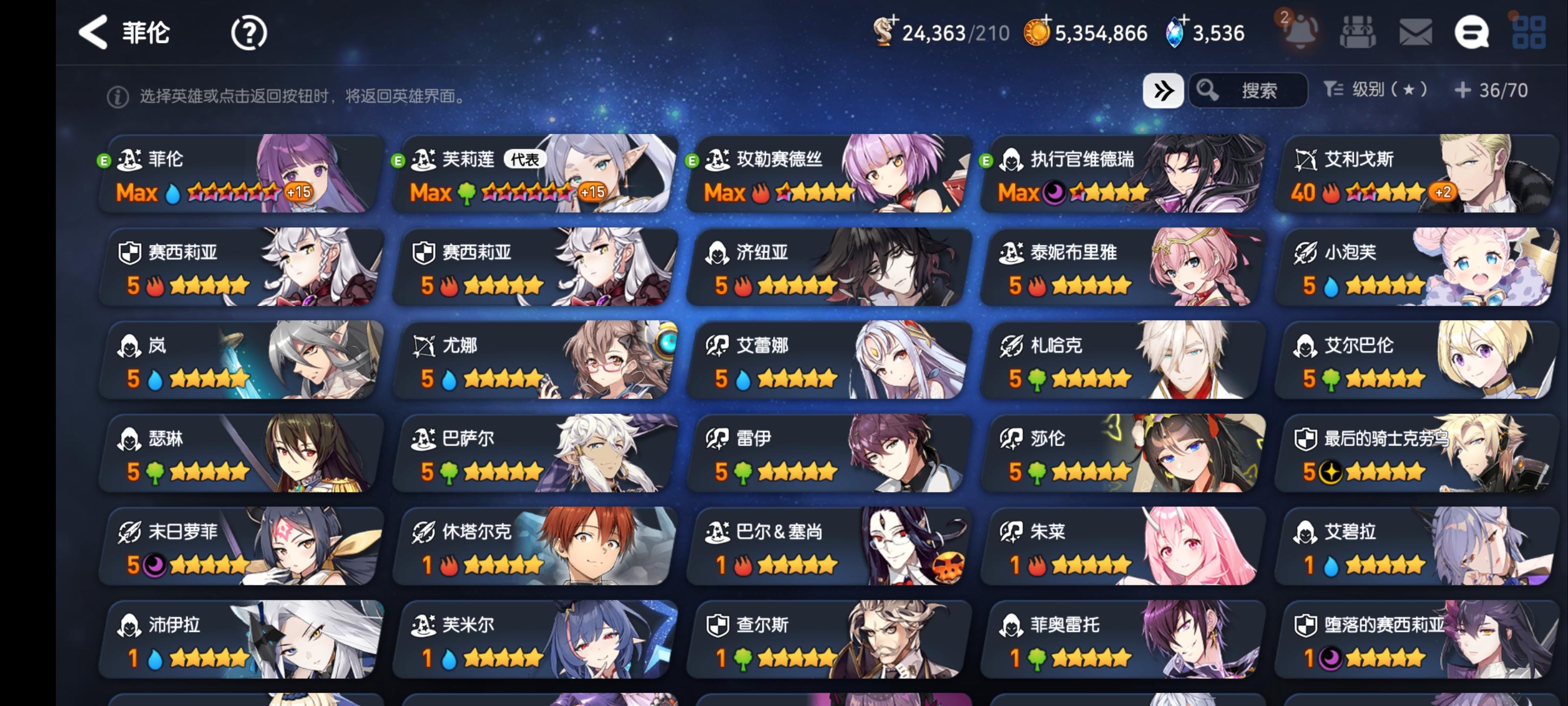The width and height of the screenshot is (1568, 706).
Task: Toggle selection of hero 执行官维德瑞
Action: tap(1120, 176)
